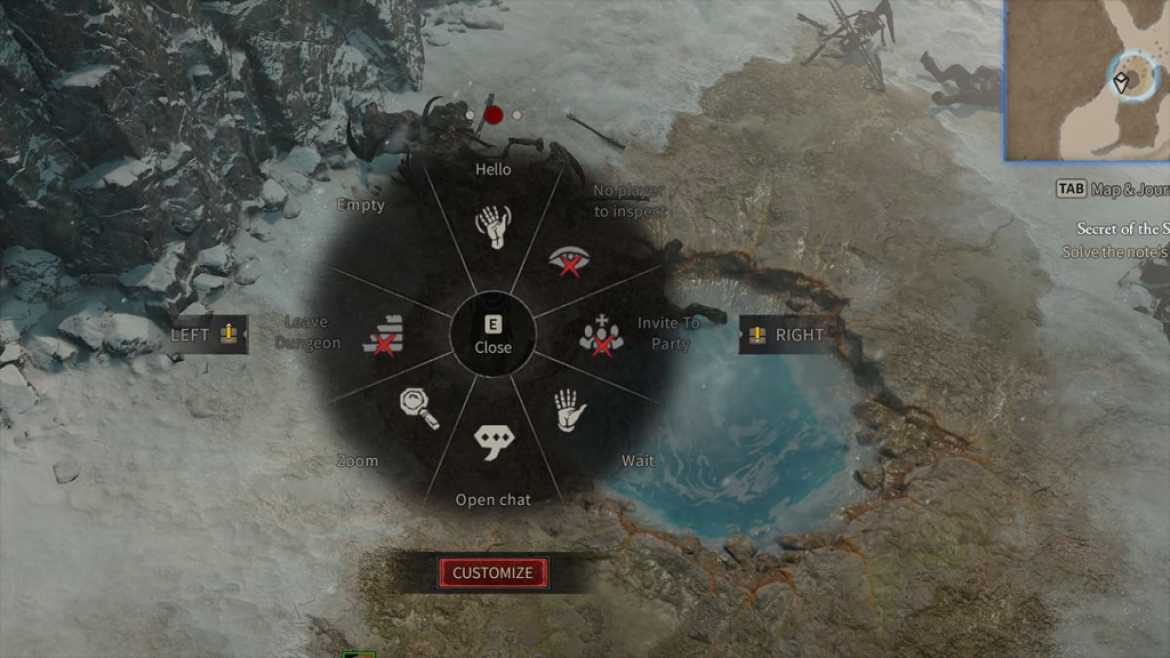This screenshot has width=1170, height=658.
Task: Choose Invite To Party on the wheel
Action: click(x=601, y=336)
